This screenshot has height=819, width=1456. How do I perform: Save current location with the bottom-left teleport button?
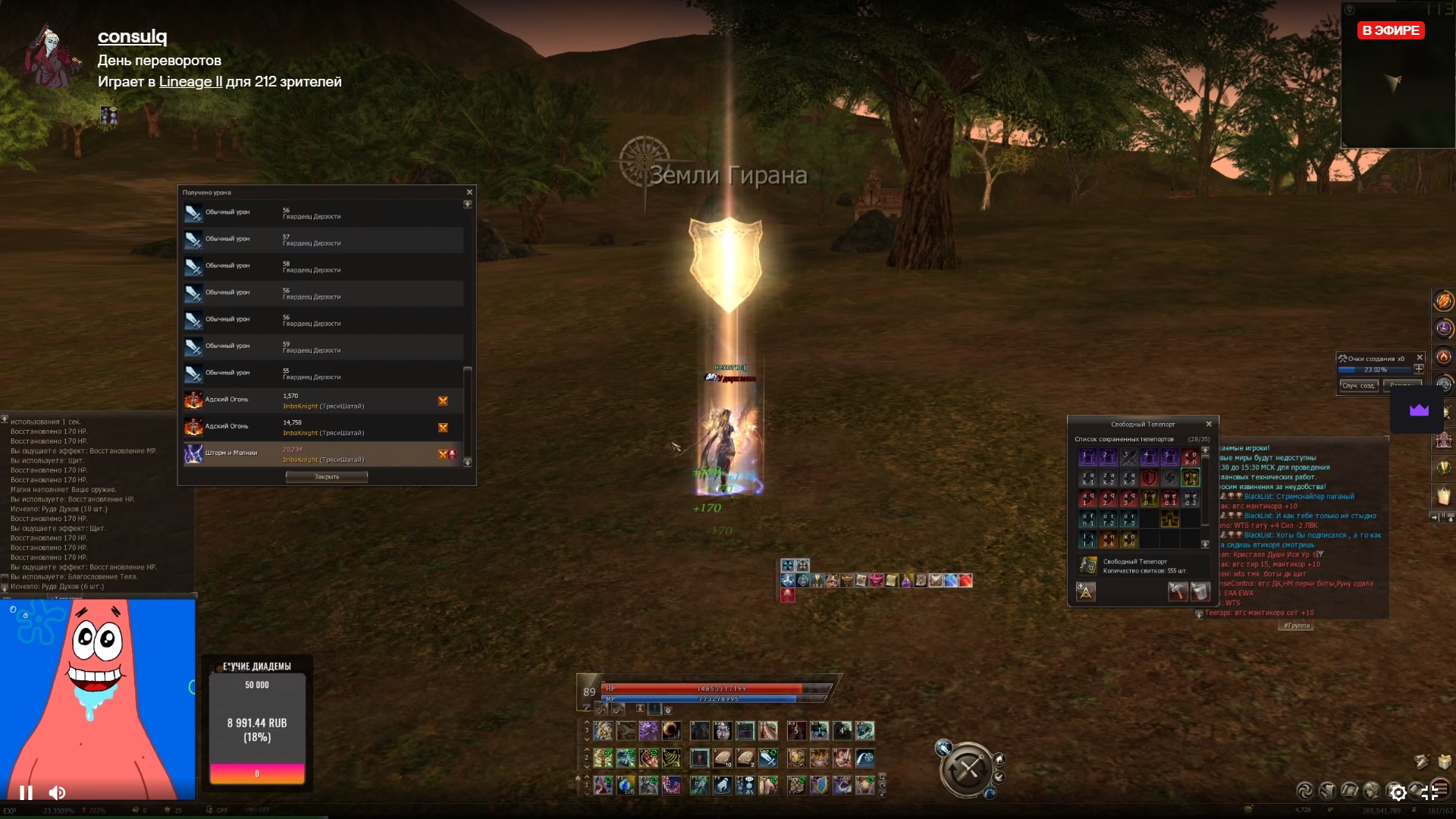[1086, 591]
